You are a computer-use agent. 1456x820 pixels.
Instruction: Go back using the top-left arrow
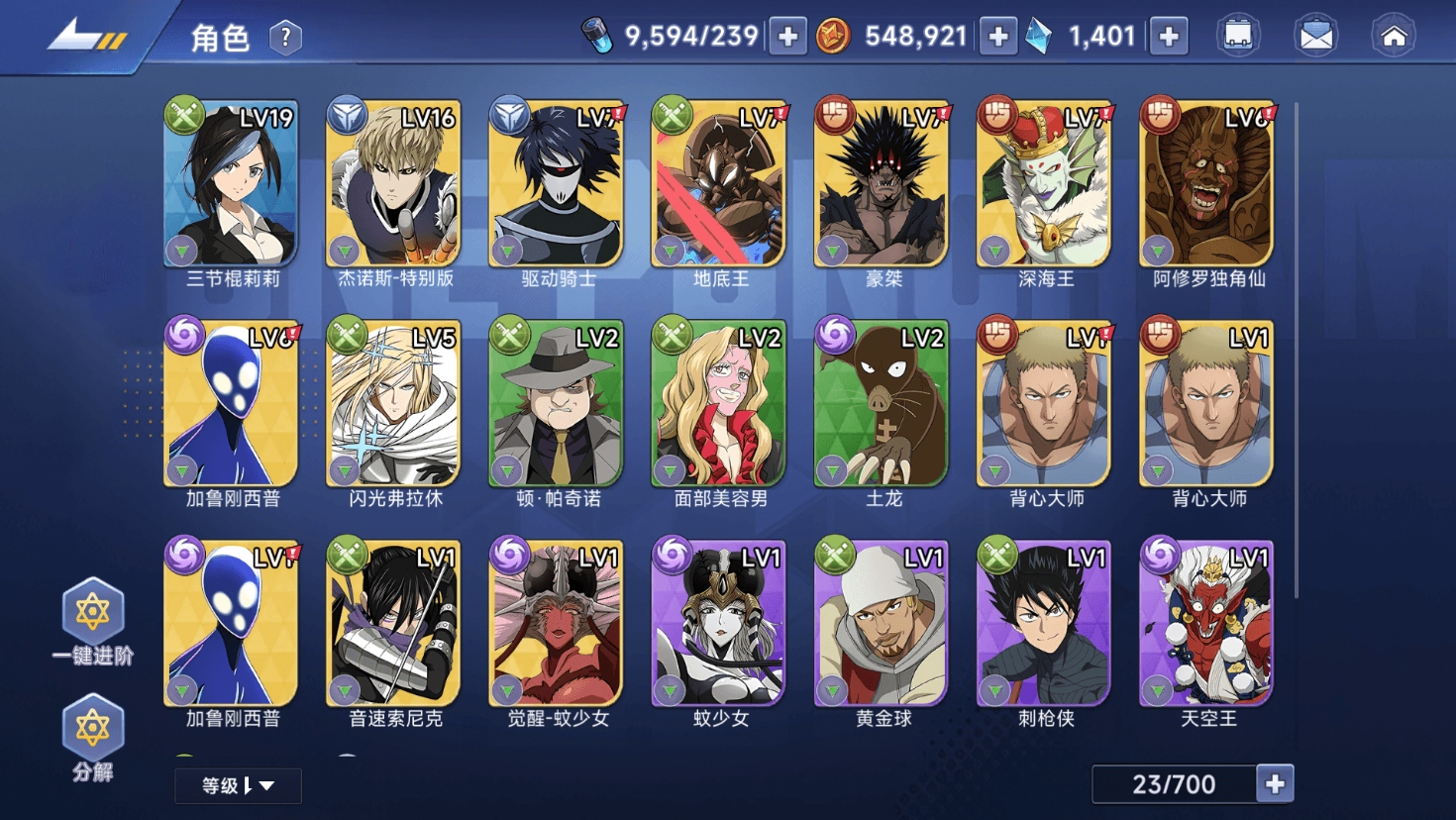87,37
